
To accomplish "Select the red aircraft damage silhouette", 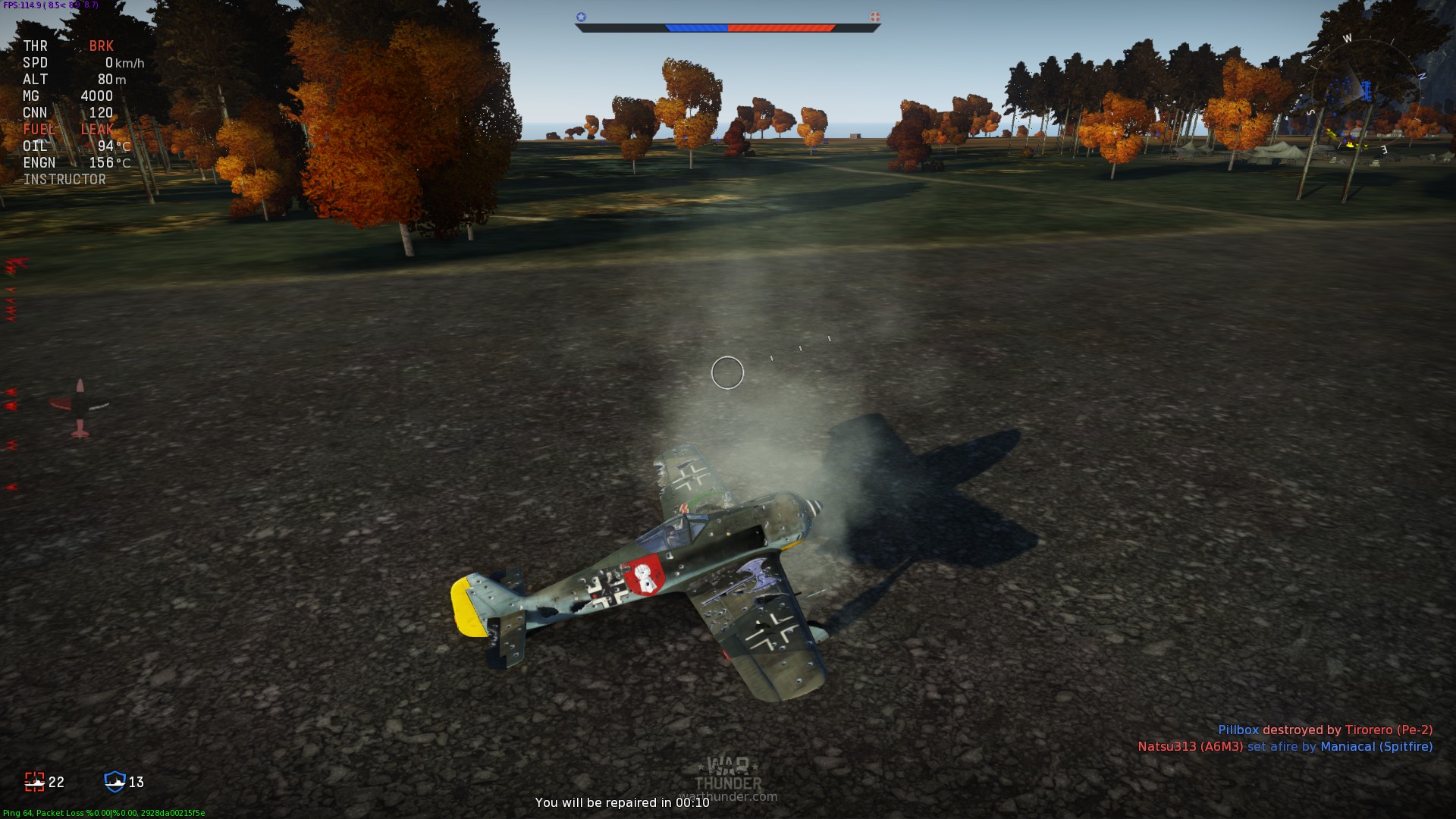I will click(80, 408).
